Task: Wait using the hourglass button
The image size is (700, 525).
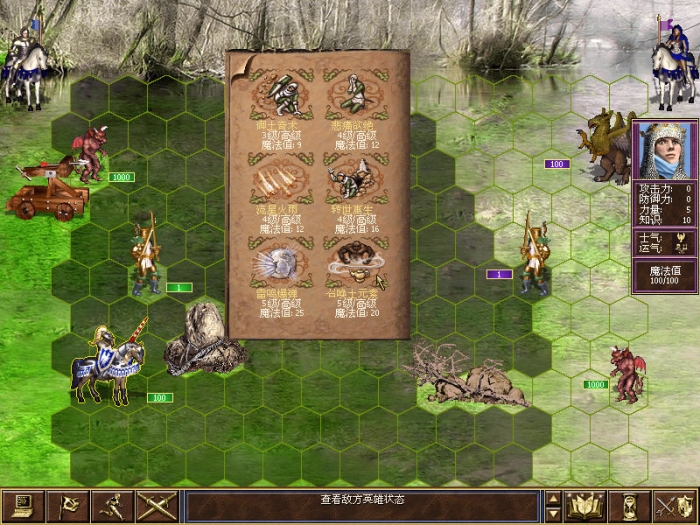Action: tap(630, 506)
